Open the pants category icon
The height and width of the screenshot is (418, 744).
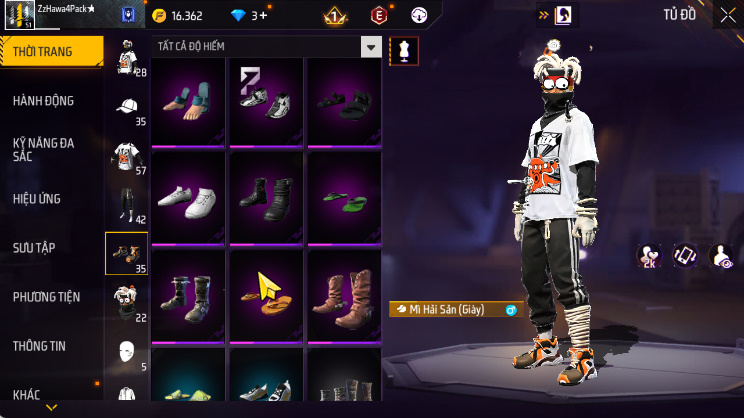click(126, 204)
